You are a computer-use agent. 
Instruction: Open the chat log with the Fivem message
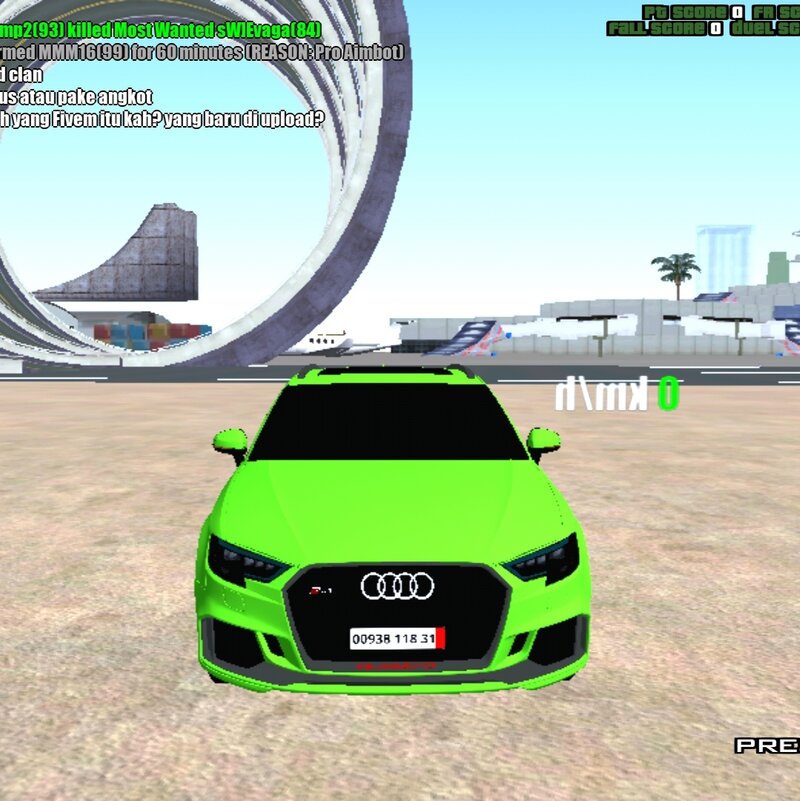163,118
